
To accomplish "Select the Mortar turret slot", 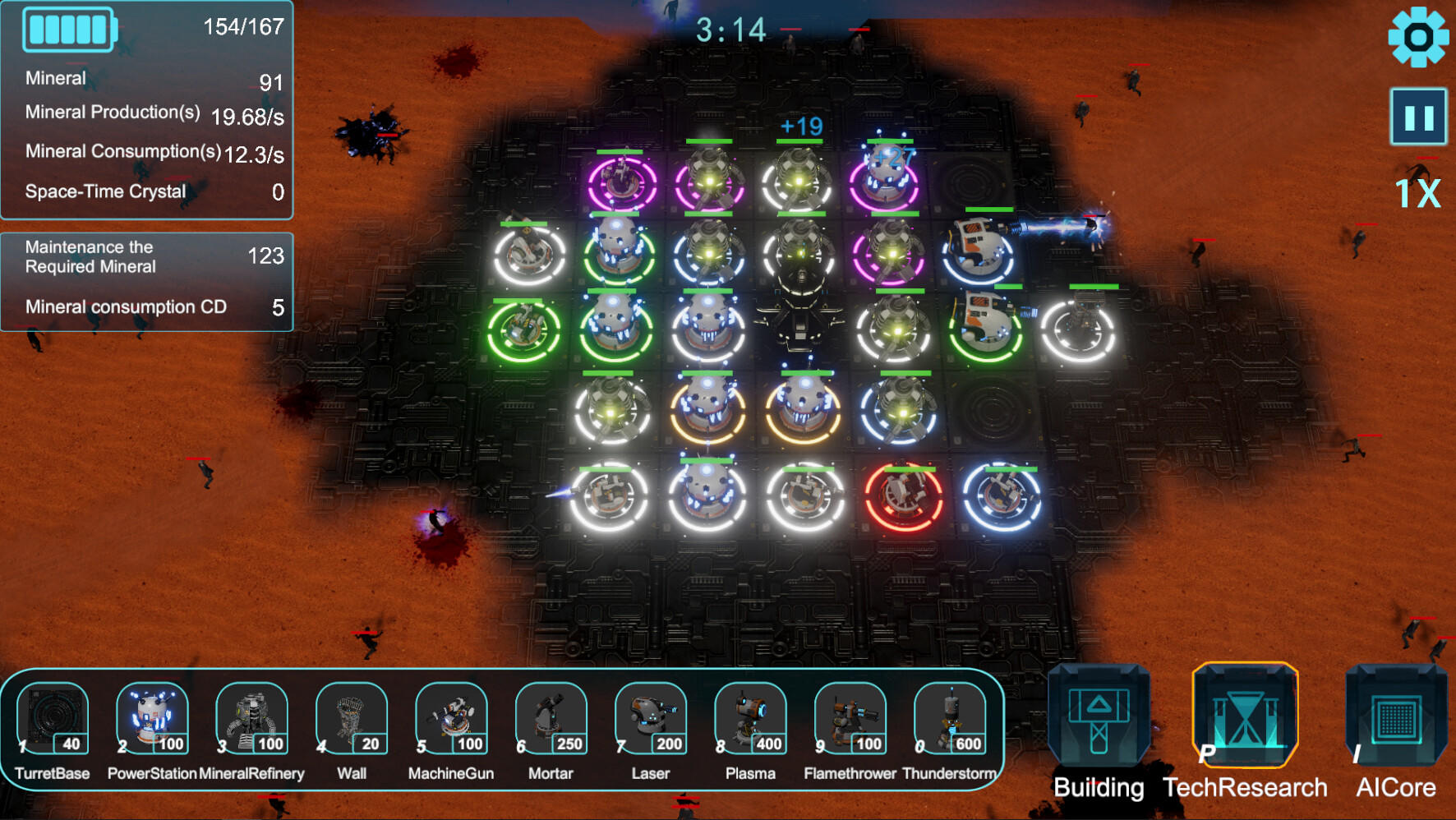I will coord(551,720).
